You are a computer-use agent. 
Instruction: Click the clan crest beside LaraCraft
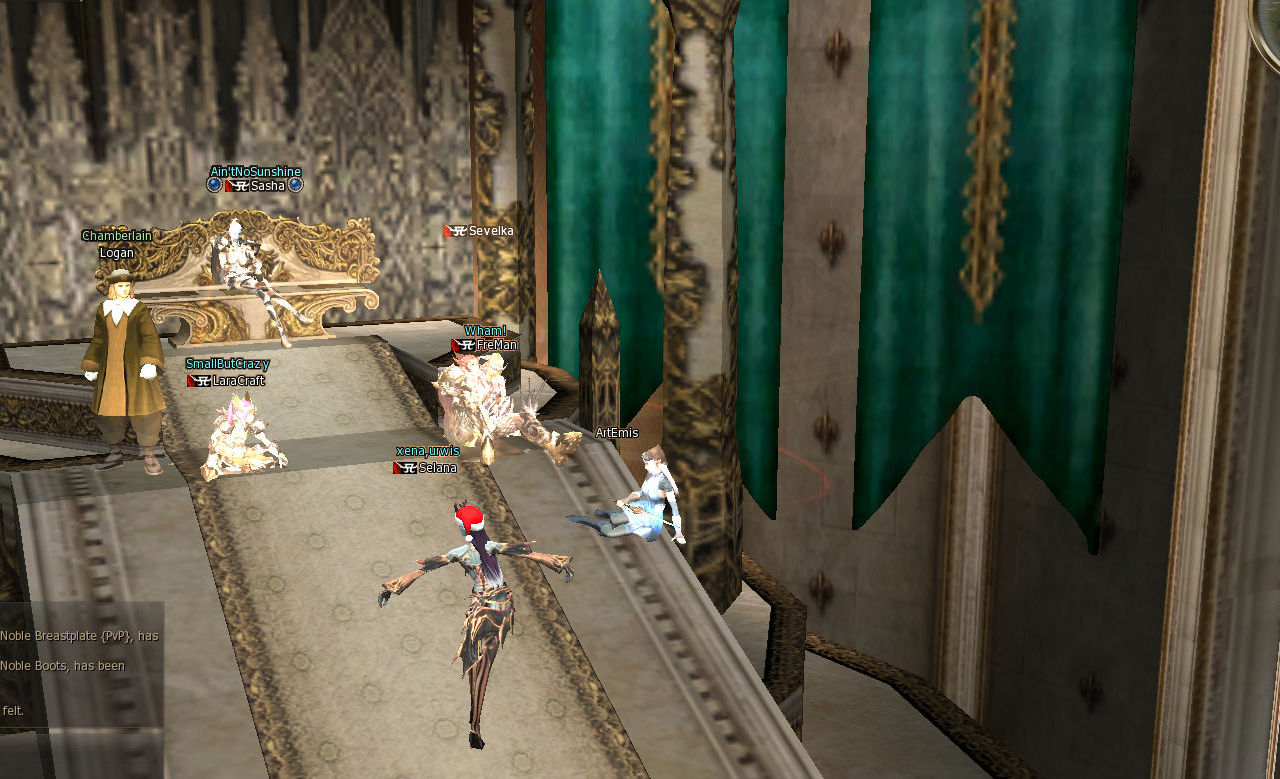[202, 381]
